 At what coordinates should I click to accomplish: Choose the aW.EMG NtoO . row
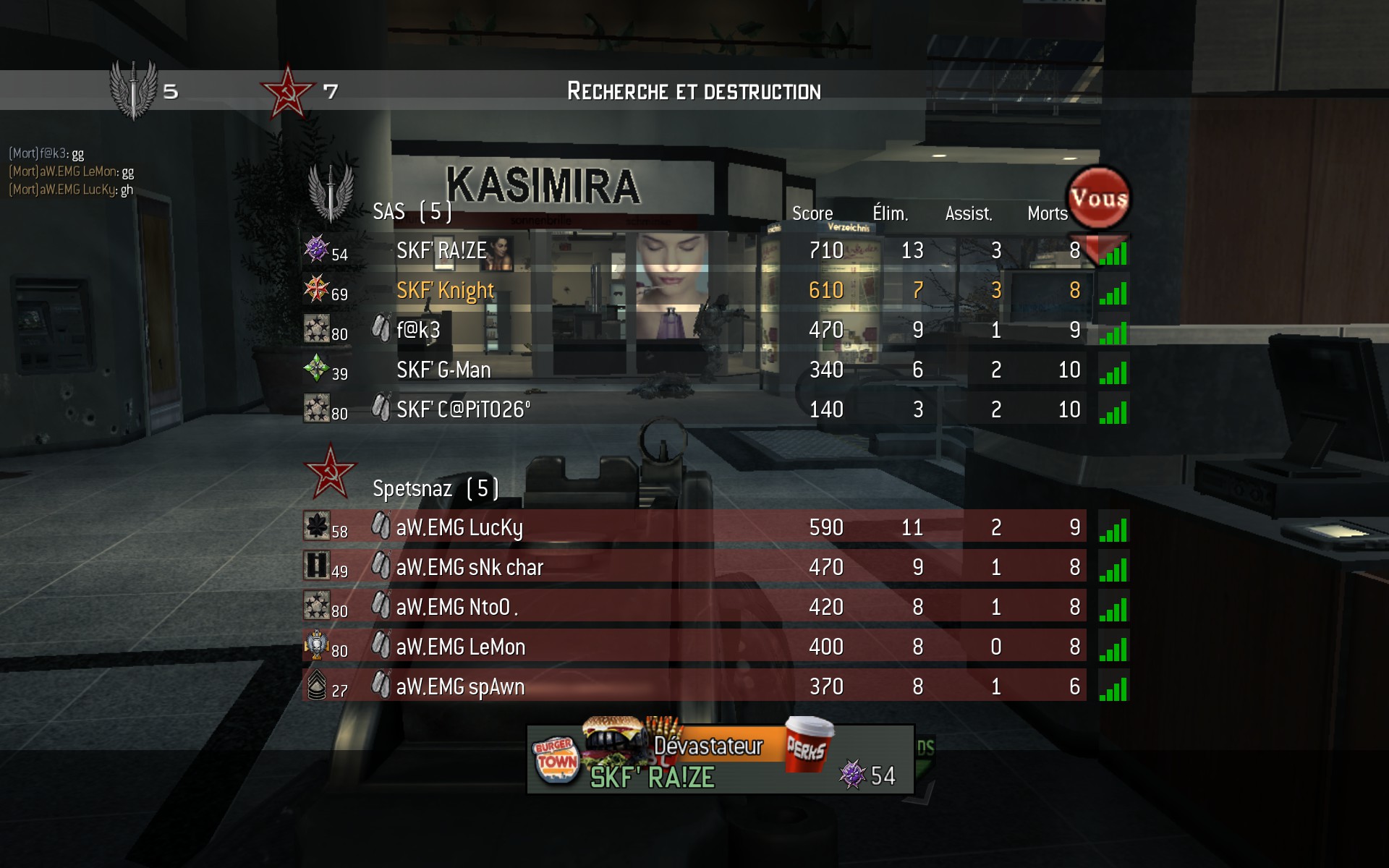(x=456, y=608)
